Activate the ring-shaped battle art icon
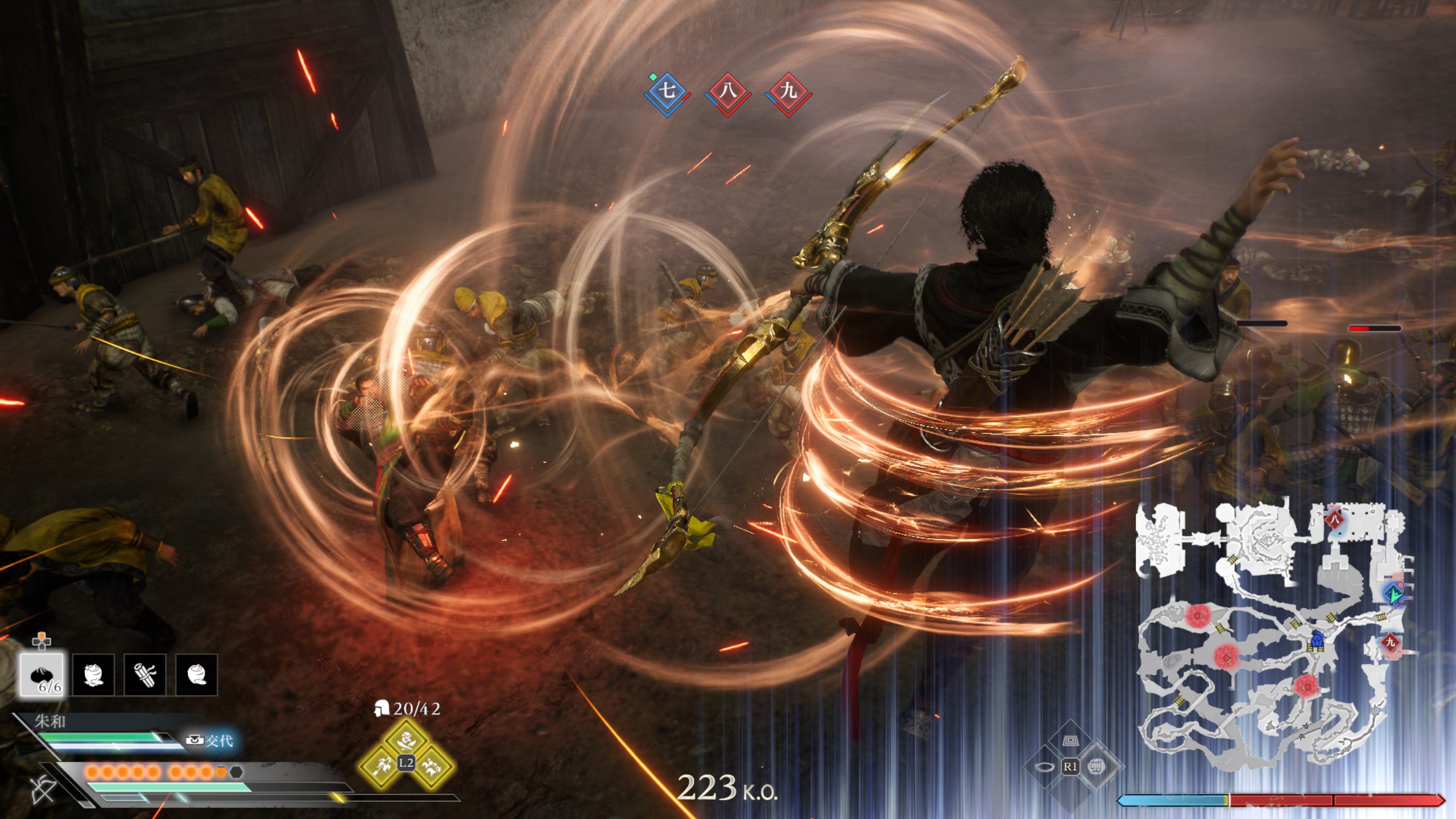The width and height of the screenshot is (1456, 819). point(1044,767)
